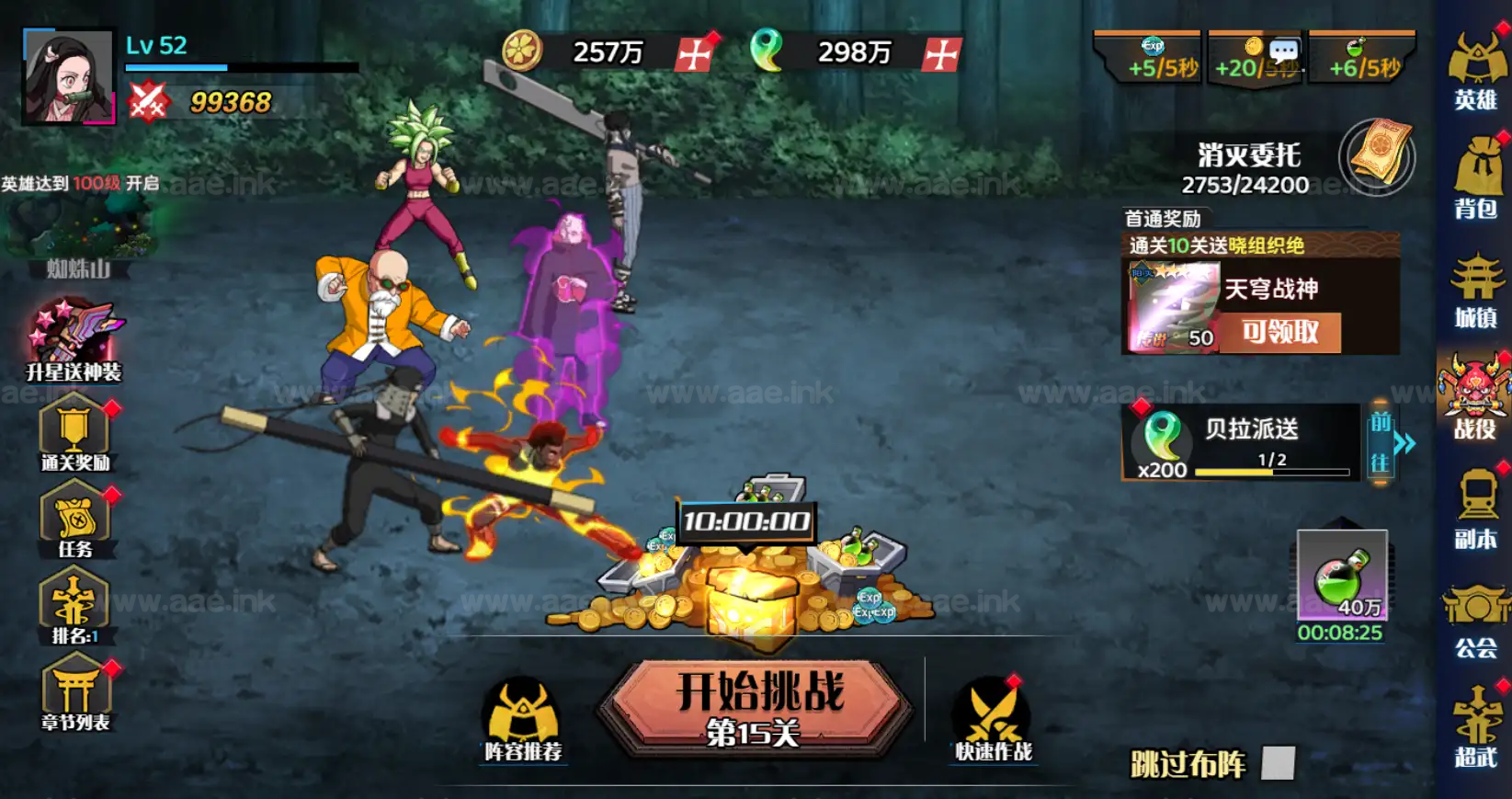The image size is (1512, 799).
Task: Open the Dungeon menu (副本)
Action: [1475, 508]
